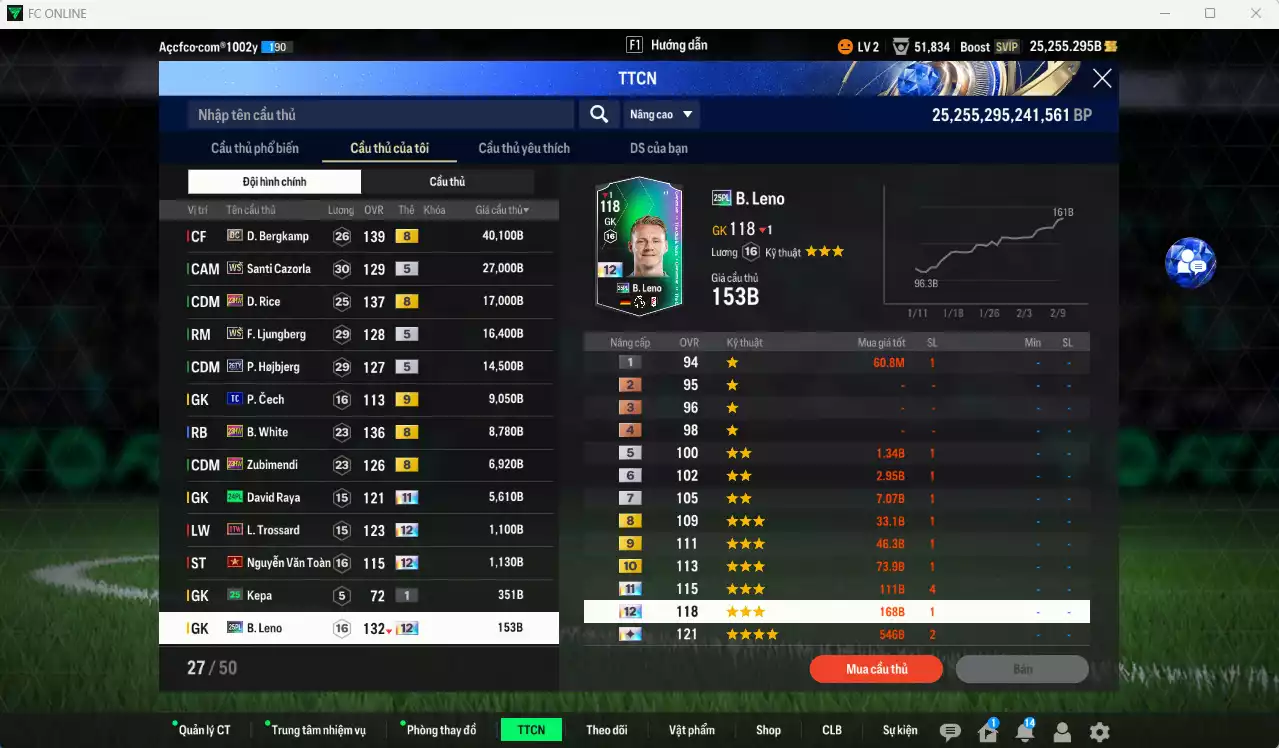1279x748 pixels.
Task: Close the TTCN window
Action: coord(1101,79)
